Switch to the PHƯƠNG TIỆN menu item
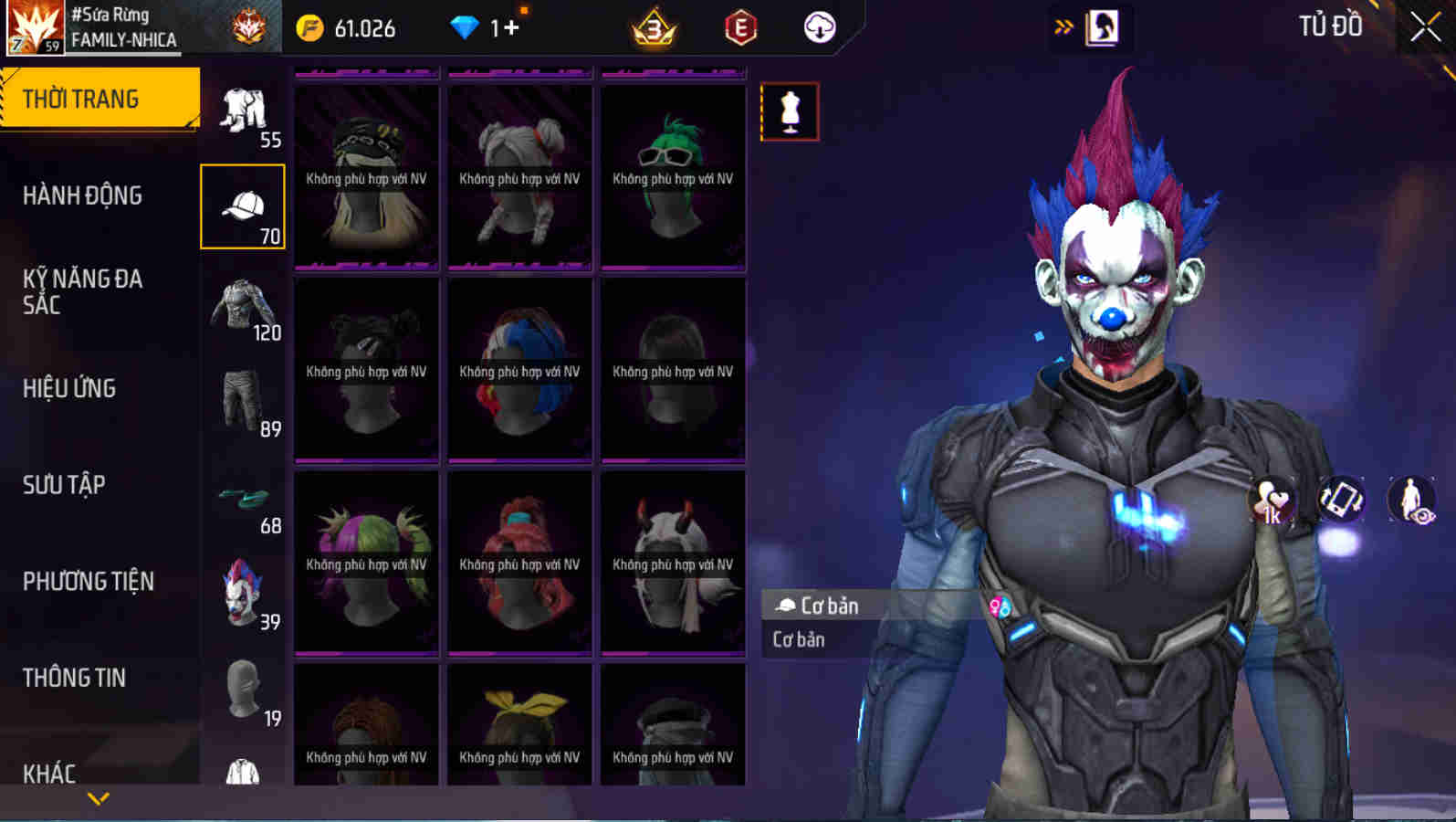 tap(88, 581)
